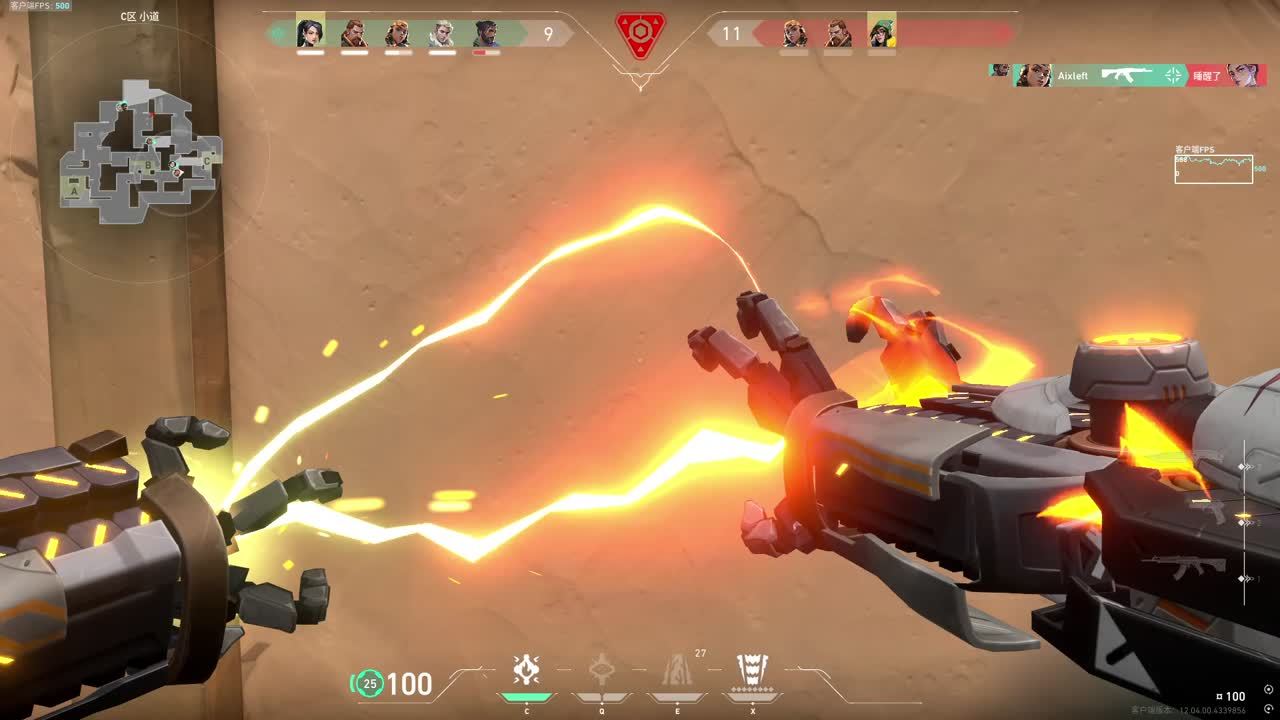The image size is (1280, 720).
Task: Click the minimap in the corner
Action: [x=140, y=152]
